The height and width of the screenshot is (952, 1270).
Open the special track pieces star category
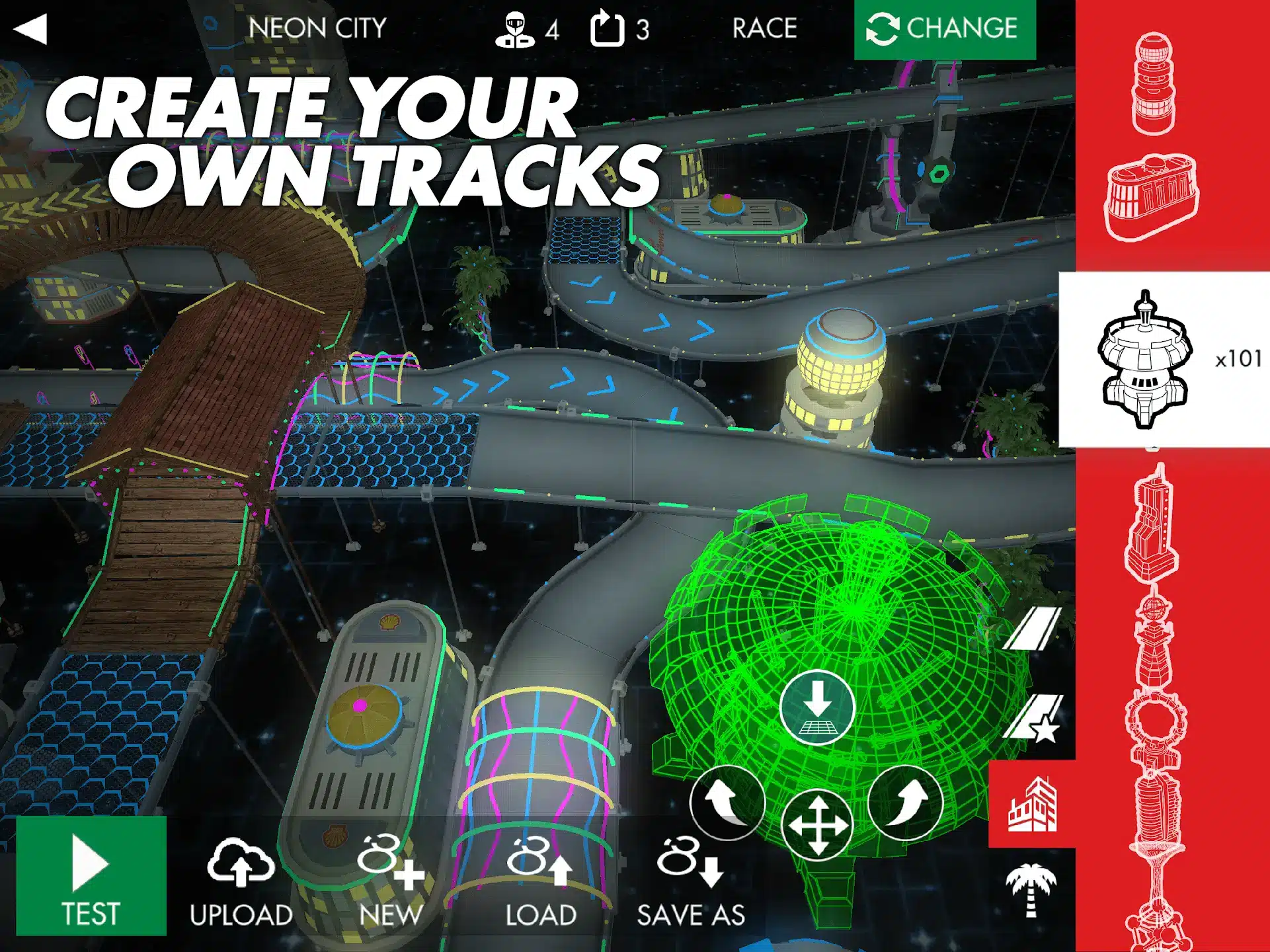click(x=1032, y=718)
